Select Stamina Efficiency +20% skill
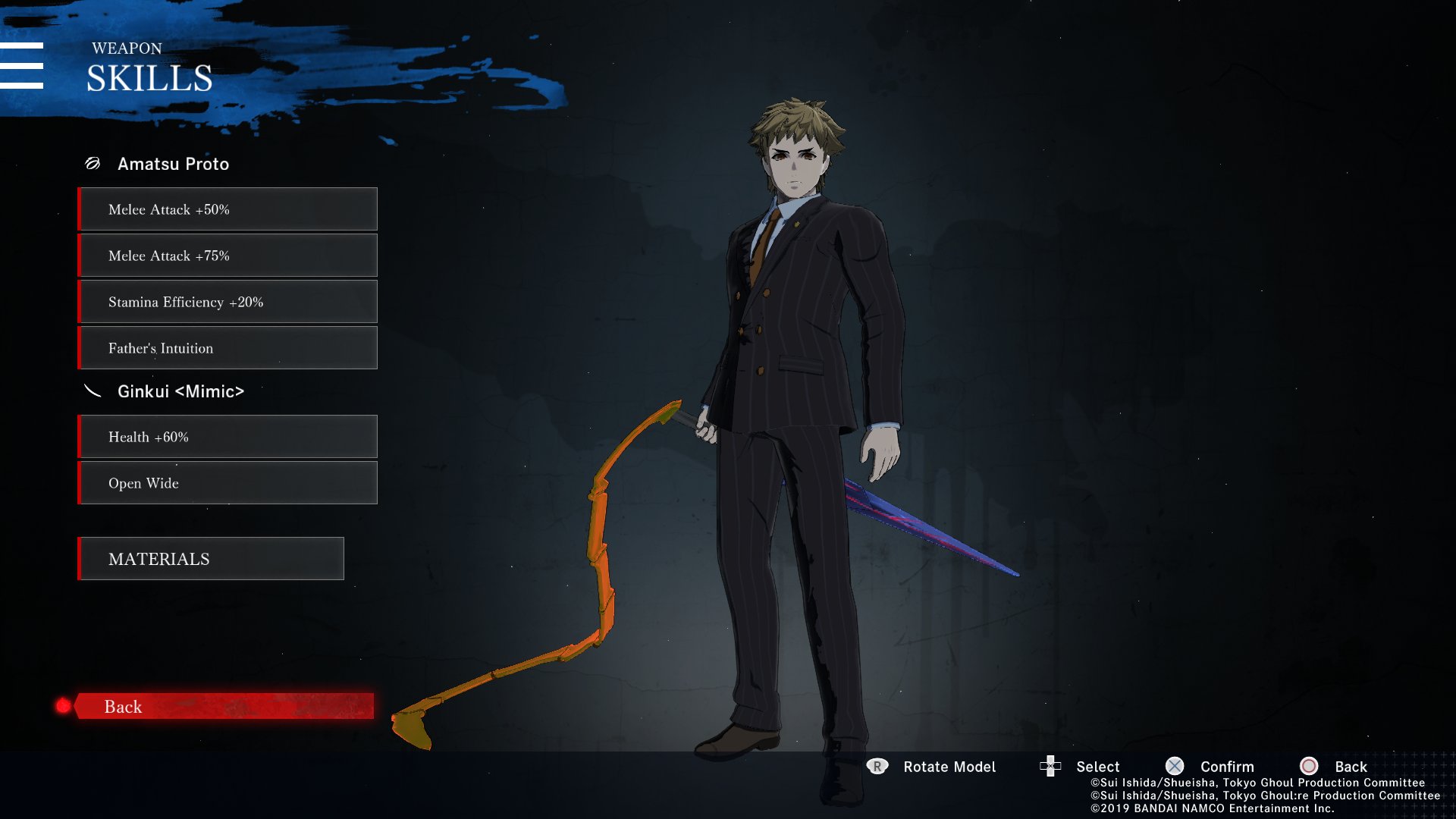 (x=227, y=302)
